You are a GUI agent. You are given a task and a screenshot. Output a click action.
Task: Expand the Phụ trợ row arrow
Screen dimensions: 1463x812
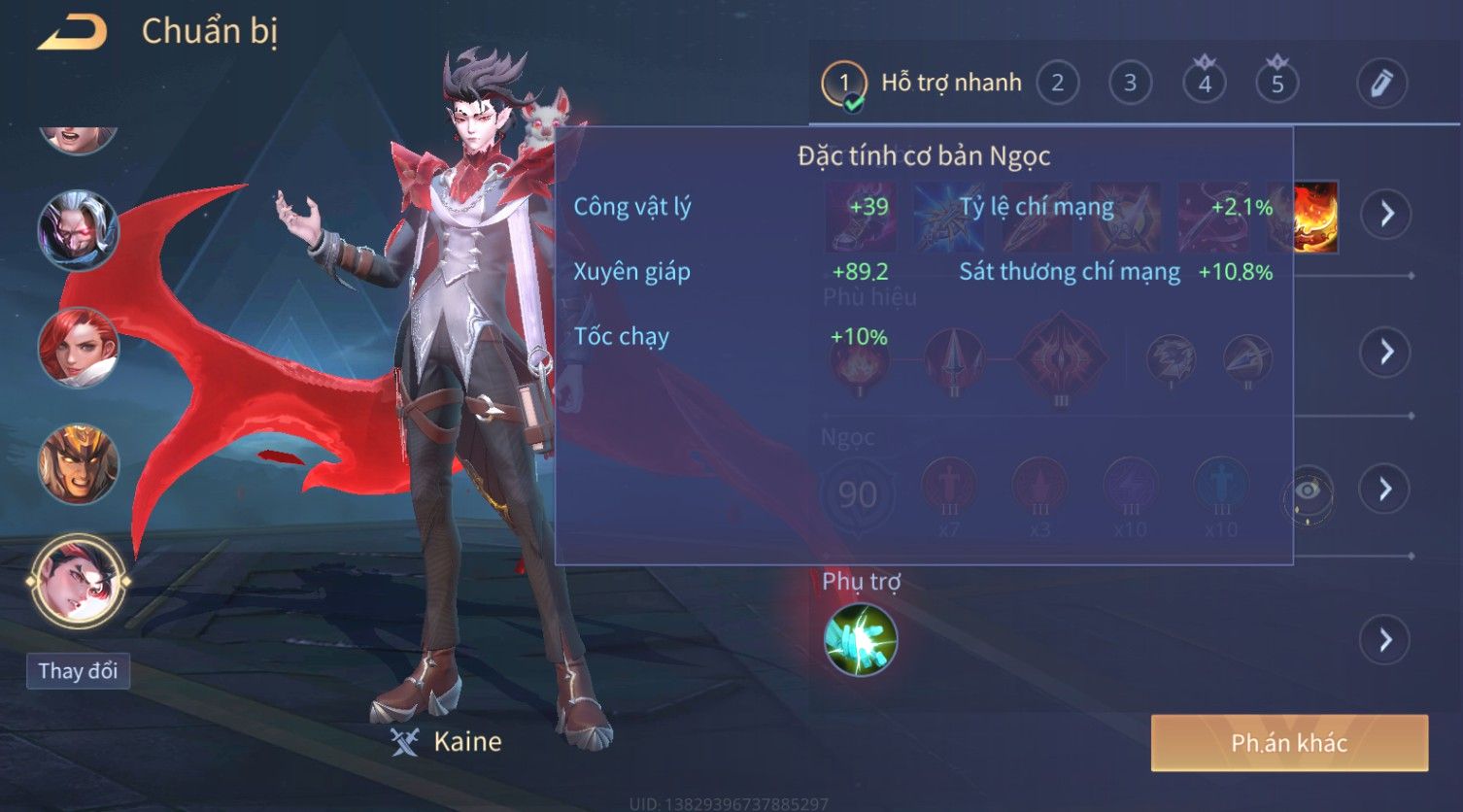tap(1386, 640)
